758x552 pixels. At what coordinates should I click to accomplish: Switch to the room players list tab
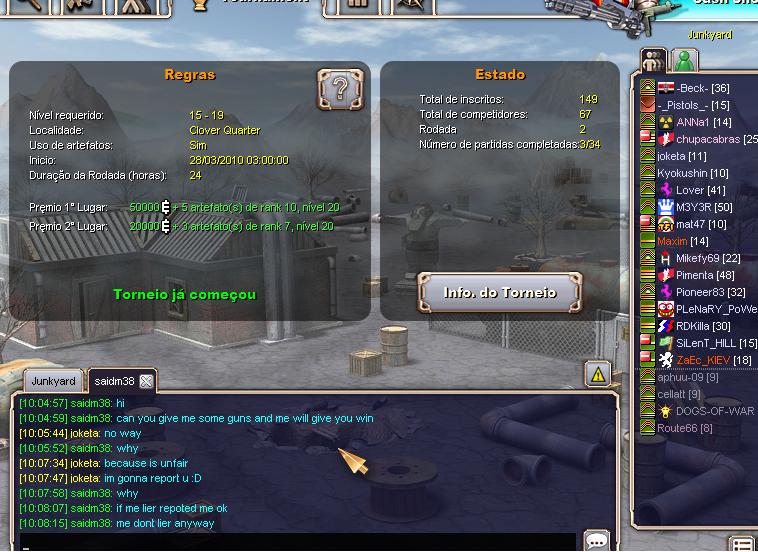pyautogui.click(x=653, y=60)
